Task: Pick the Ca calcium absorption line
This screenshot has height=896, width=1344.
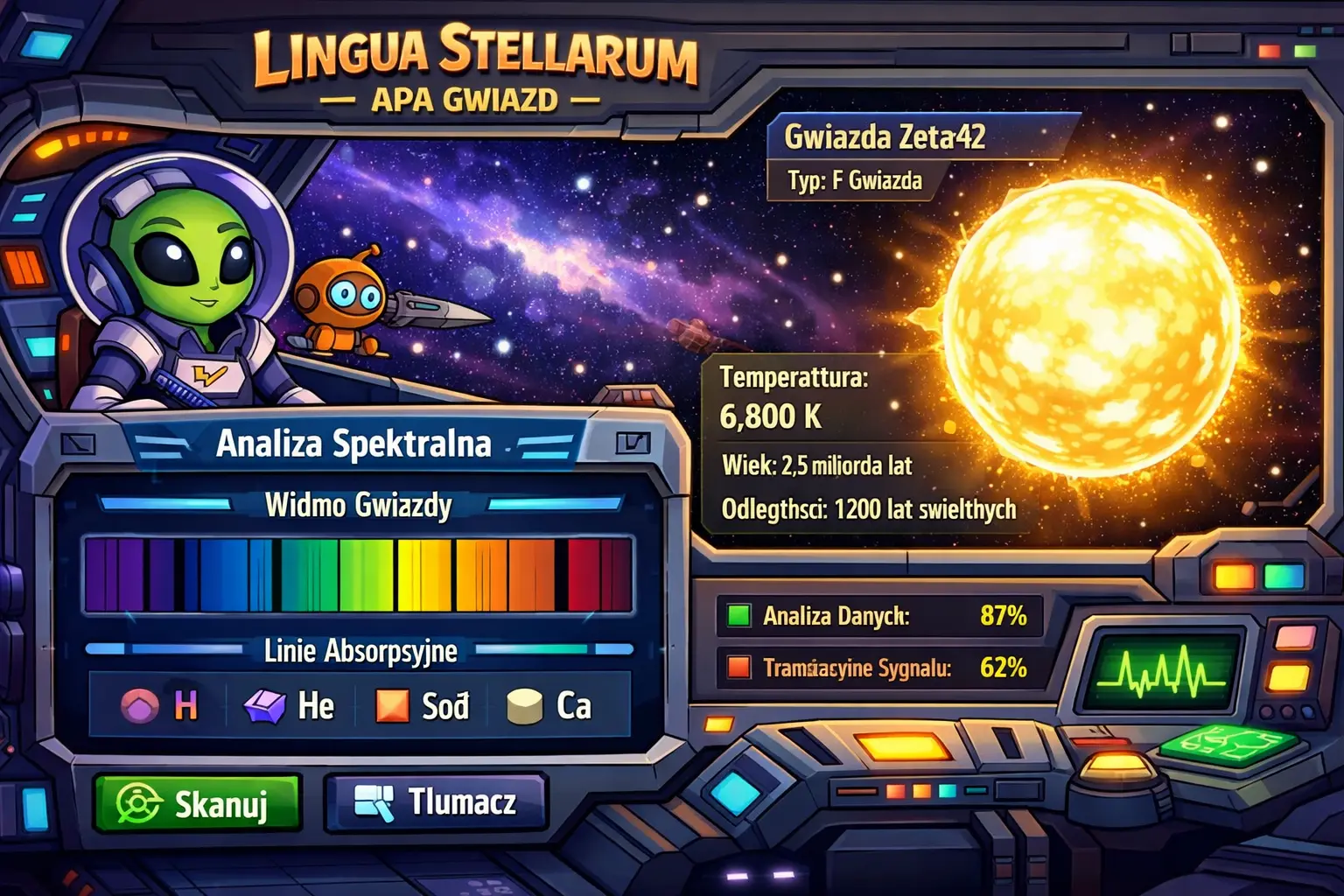Action: coord(549,705)
